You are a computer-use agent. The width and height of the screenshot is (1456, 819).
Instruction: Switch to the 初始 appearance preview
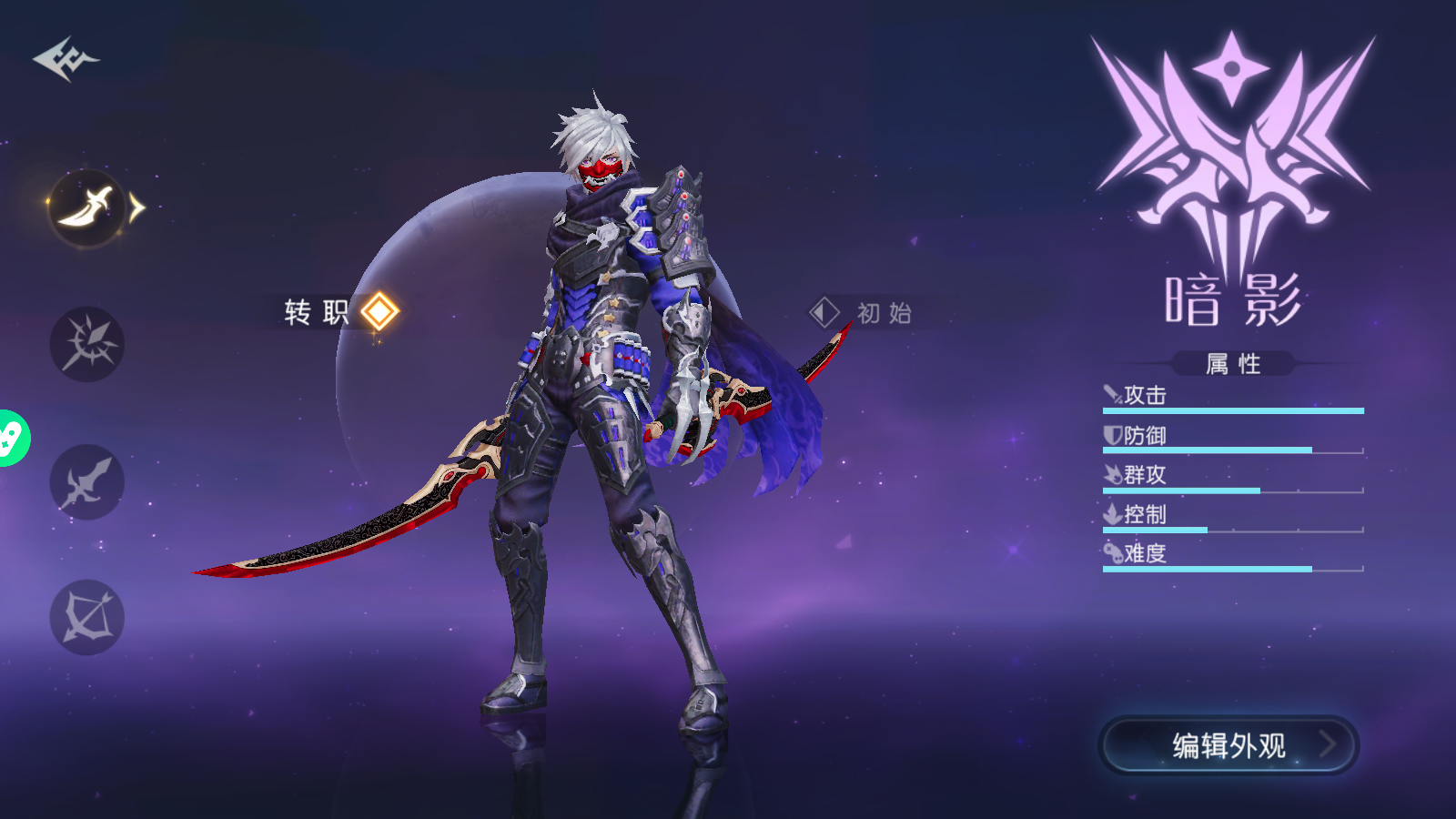click(861, 313)
